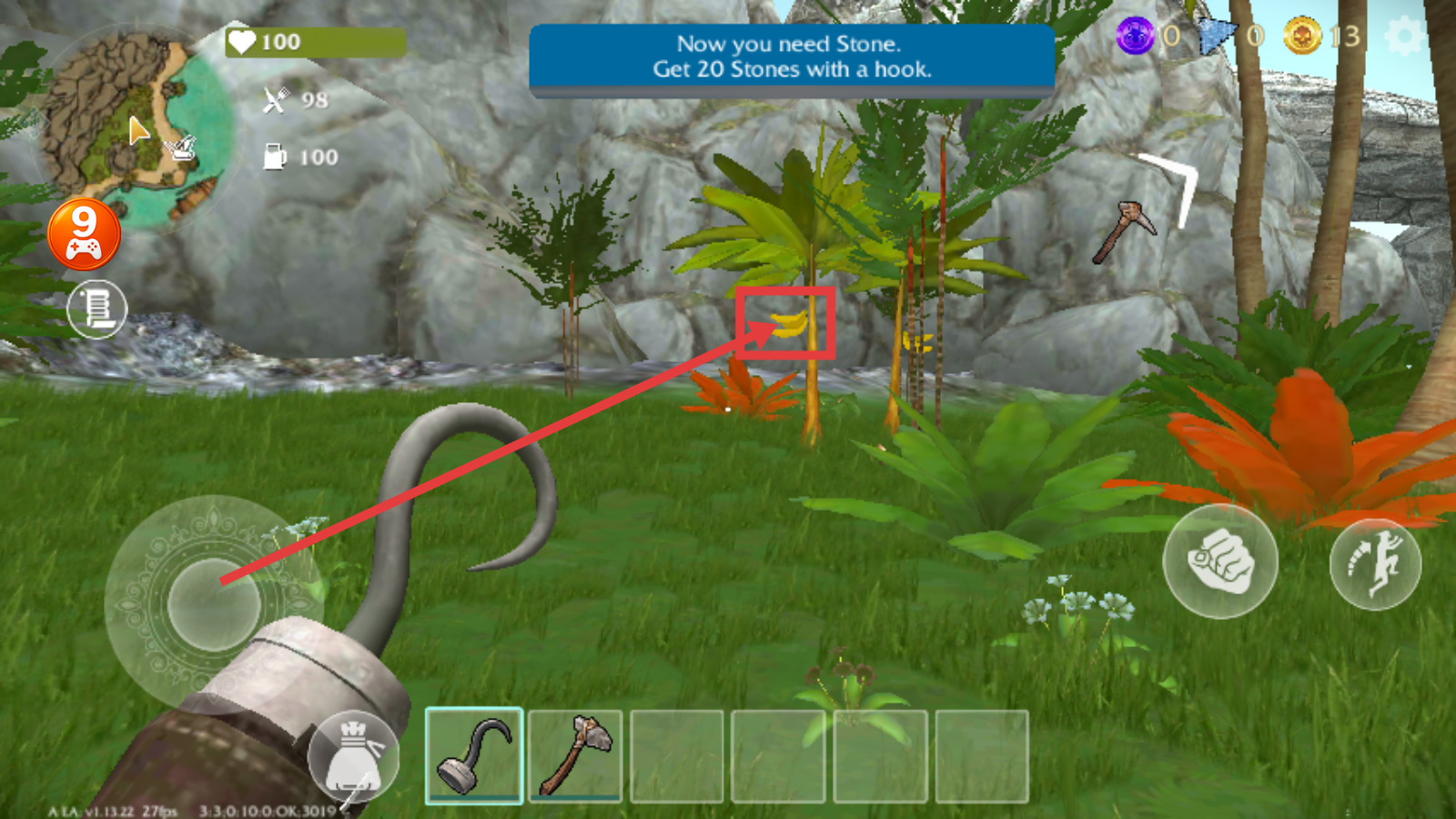Tap the island minimap
The width and height of the screenshot is (1456, 819).
[132, 127]
